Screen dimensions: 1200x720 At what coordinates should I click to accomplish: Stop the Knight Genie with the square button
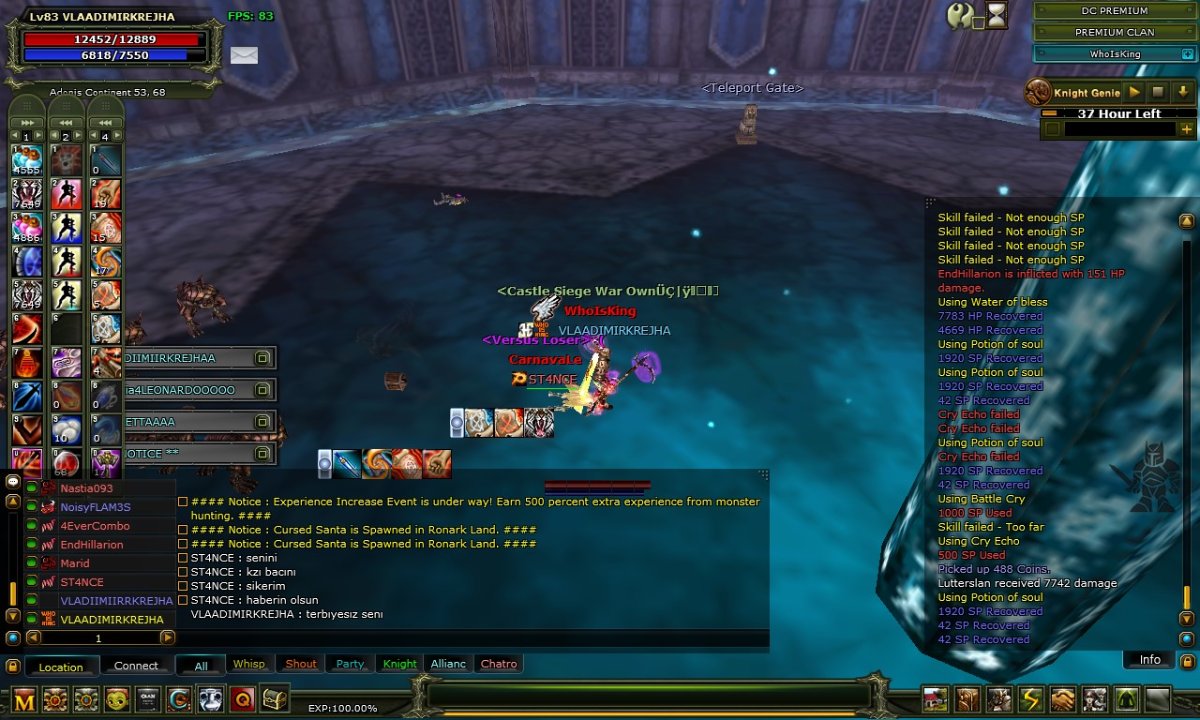[x=1159, y=93]
